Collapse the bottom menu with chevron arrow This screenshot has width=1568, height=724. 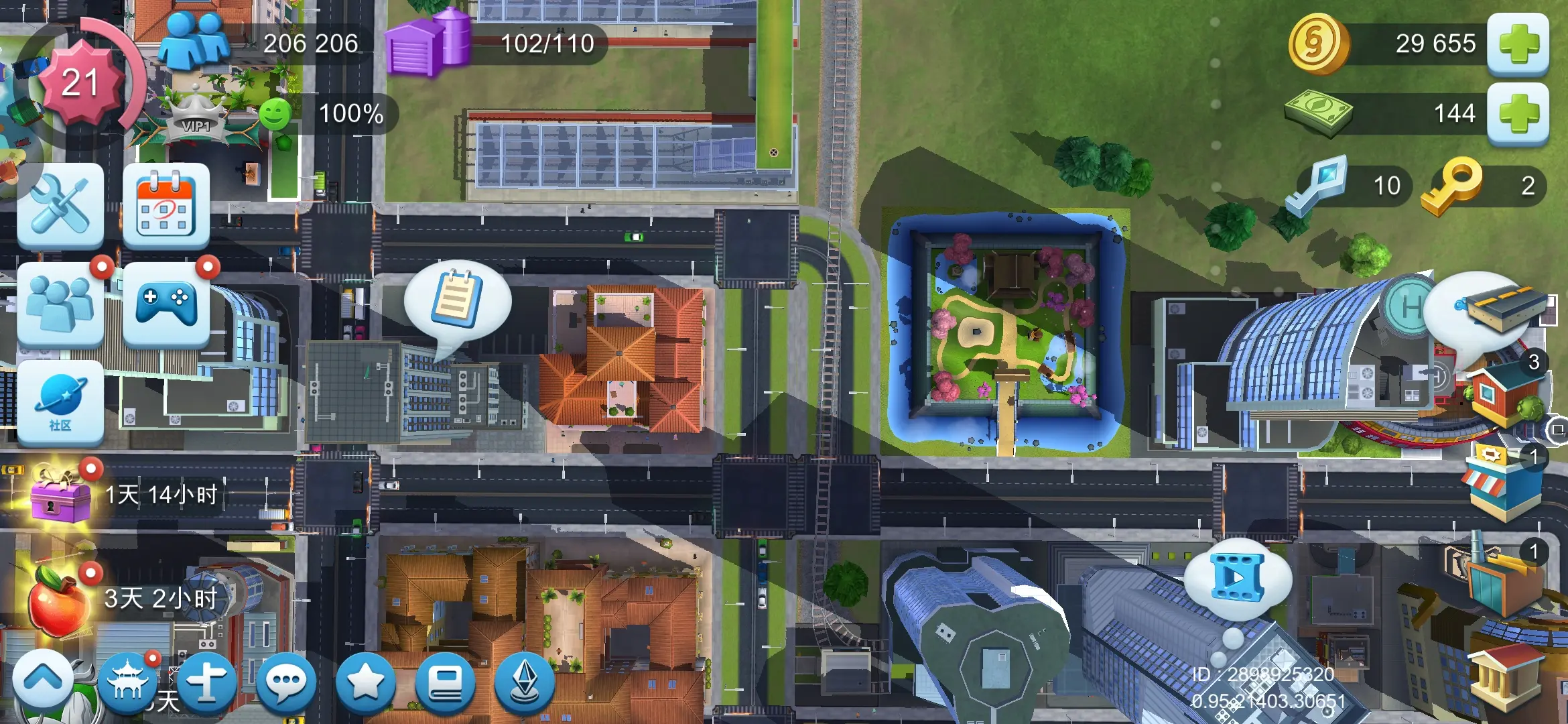tap(43, 680)
